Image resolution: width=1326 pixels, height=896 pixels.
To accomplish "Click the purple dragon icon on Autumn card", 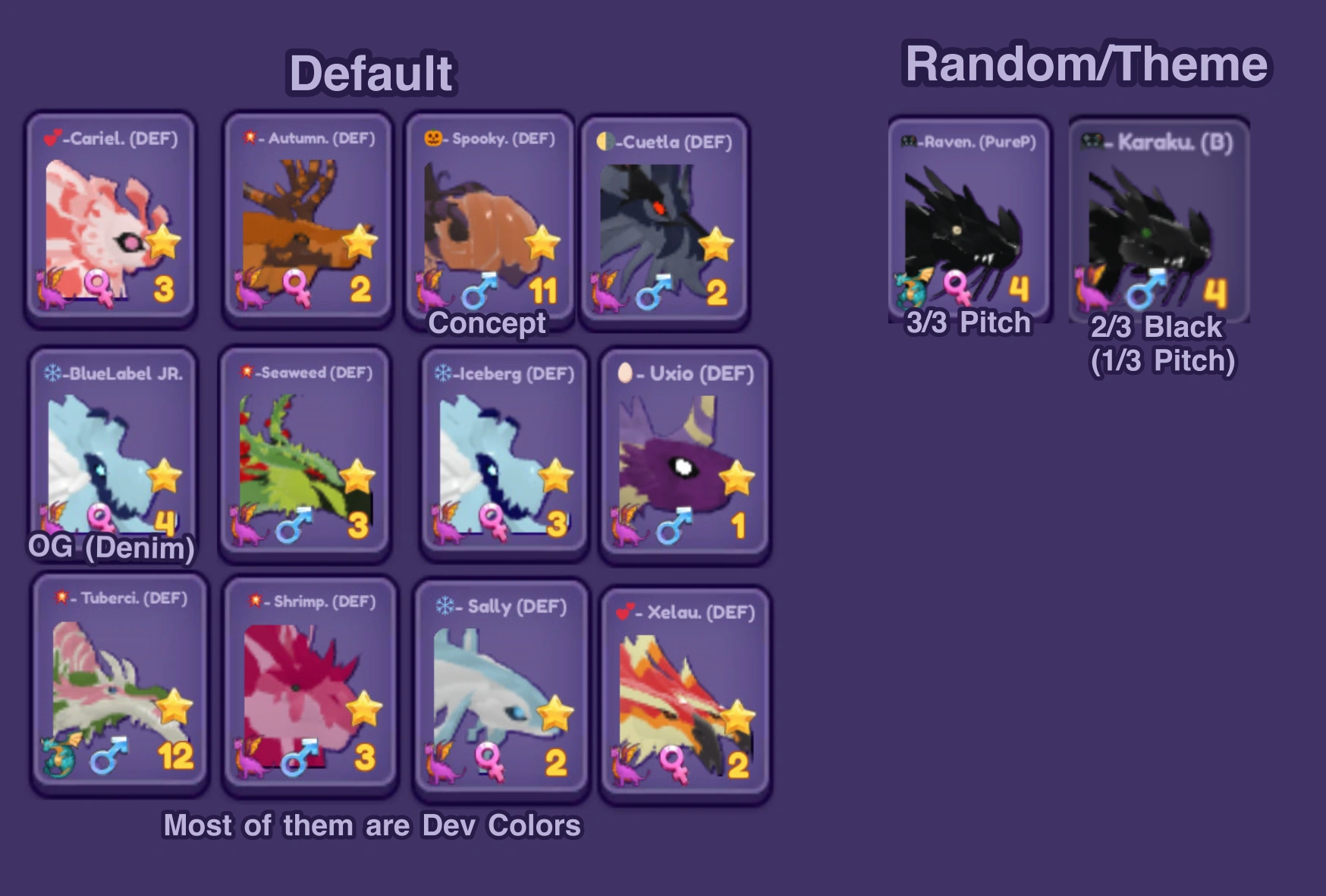I will point(247,294).
